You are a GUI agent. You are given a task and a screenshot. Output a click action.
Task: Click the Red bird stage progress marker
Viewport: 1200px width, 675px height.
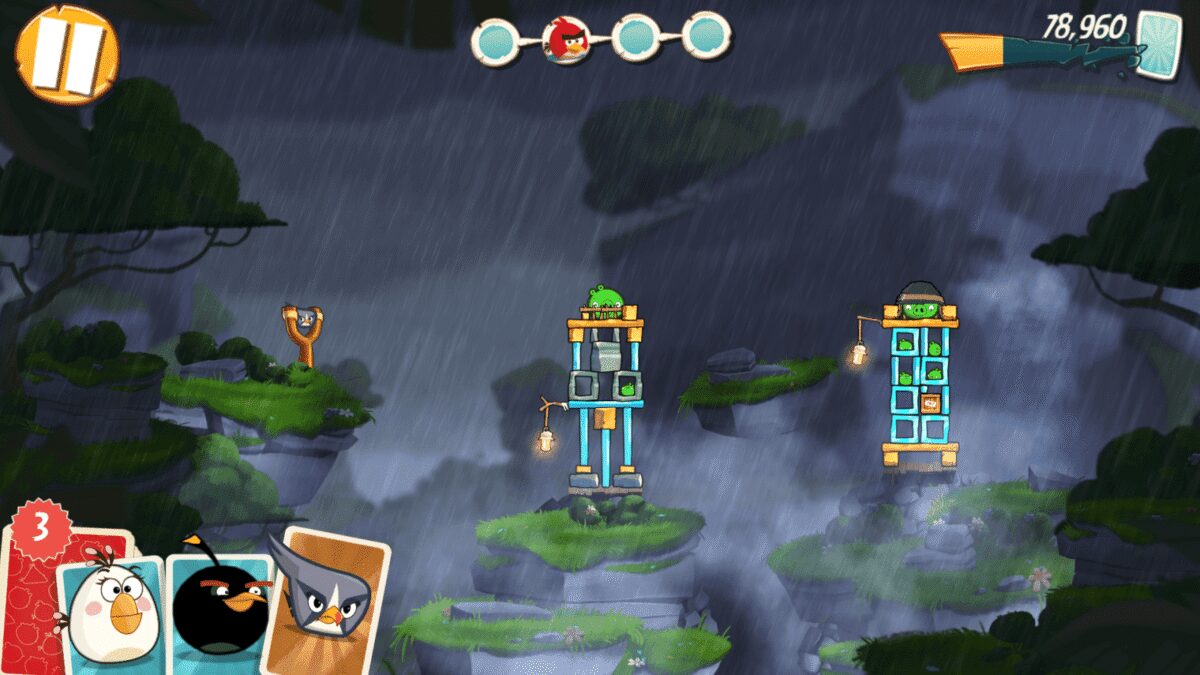pyautogui.click(x=565, y=40)
